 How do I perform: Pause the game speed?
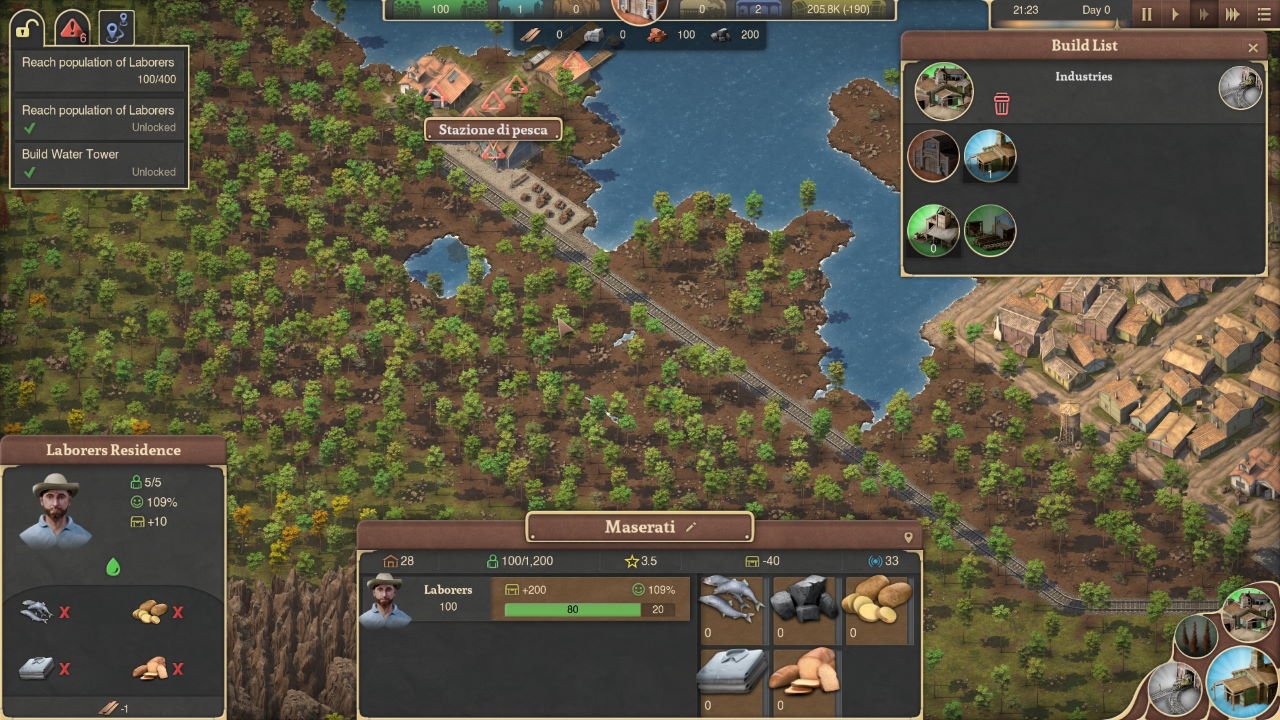tap(1147, 15)
